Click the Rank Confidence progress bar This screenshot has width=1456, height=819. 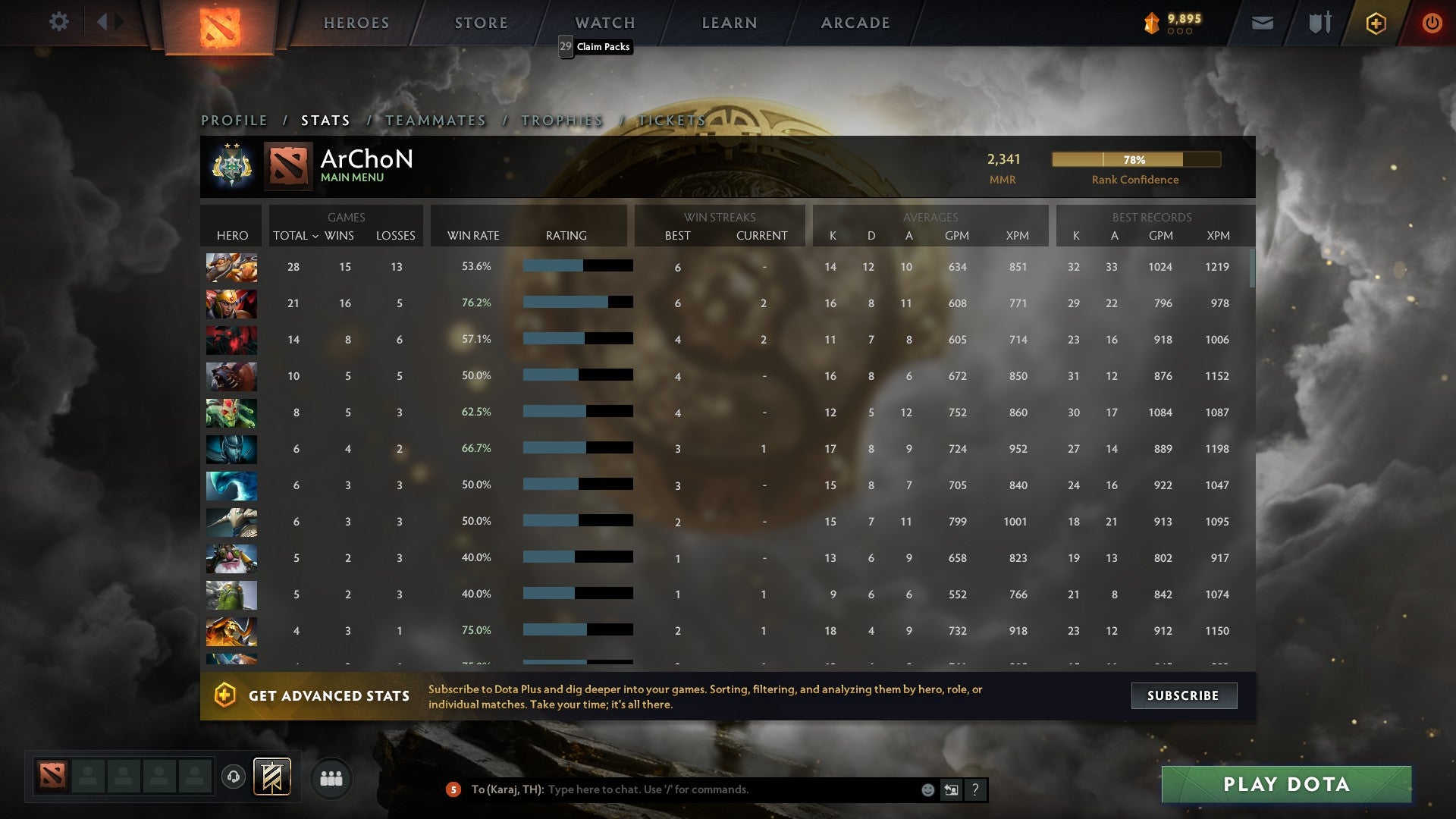click(1136, 160)
